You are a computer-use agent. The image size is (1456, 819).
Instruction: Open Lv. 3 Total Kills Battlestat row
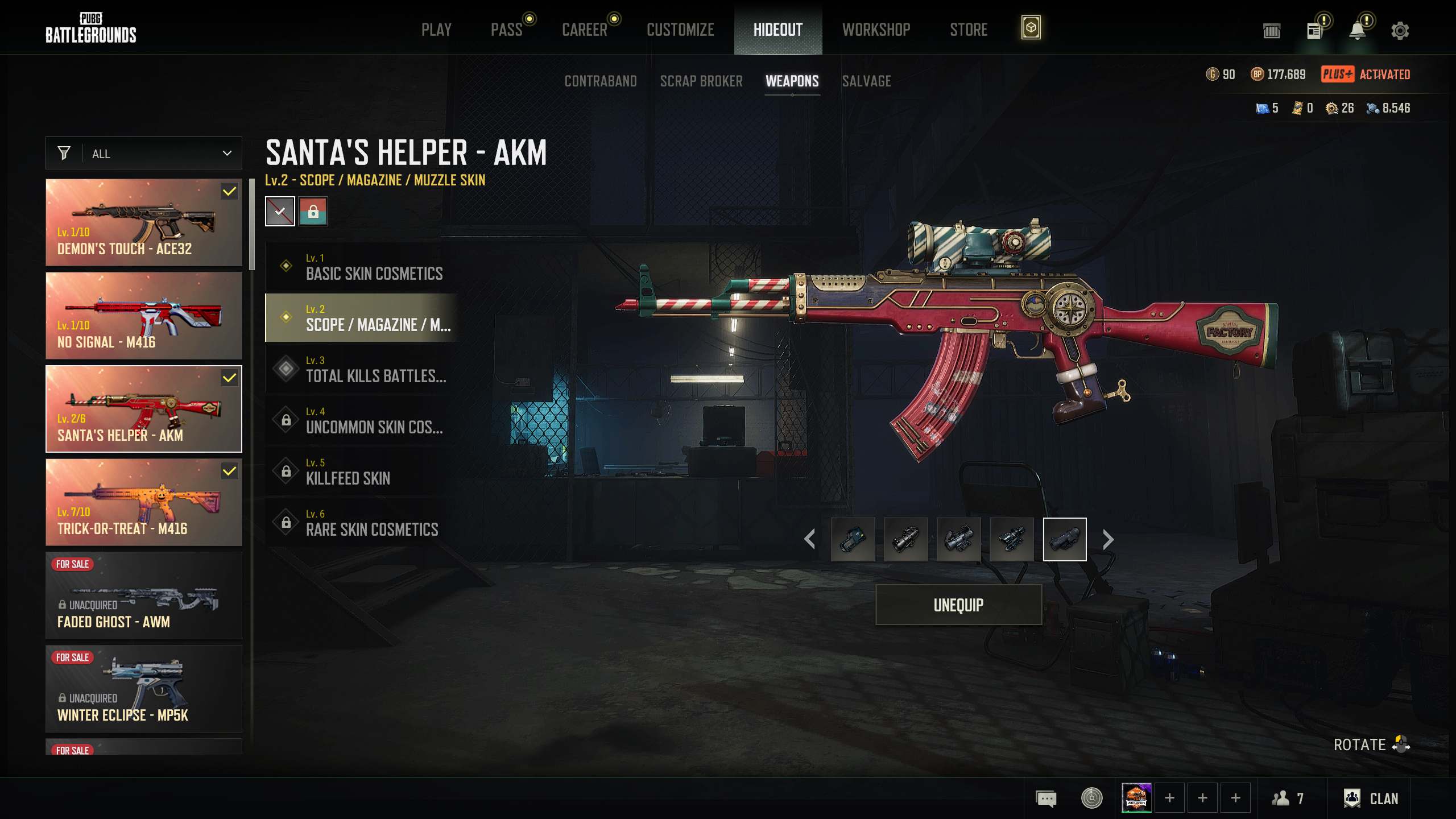362,369
